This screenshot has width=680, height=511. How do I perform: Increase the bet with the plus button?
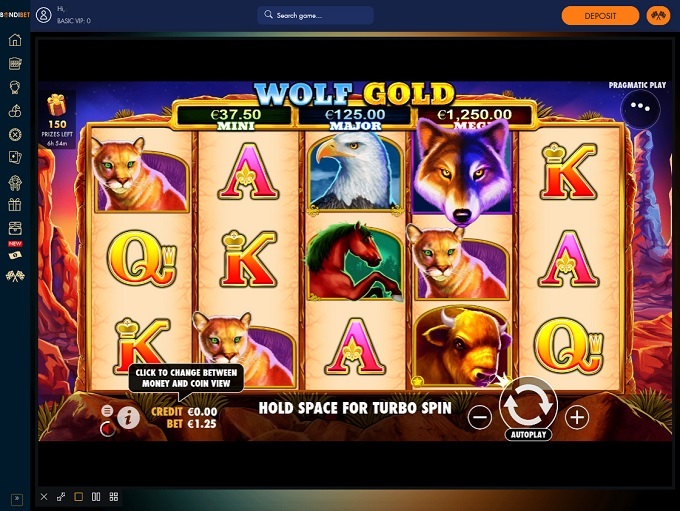tap(577, 417)
